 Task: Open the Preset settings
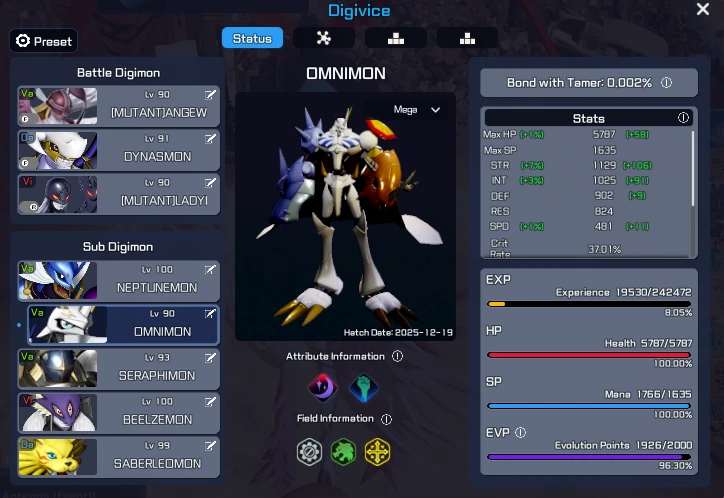tap(43, 41)
